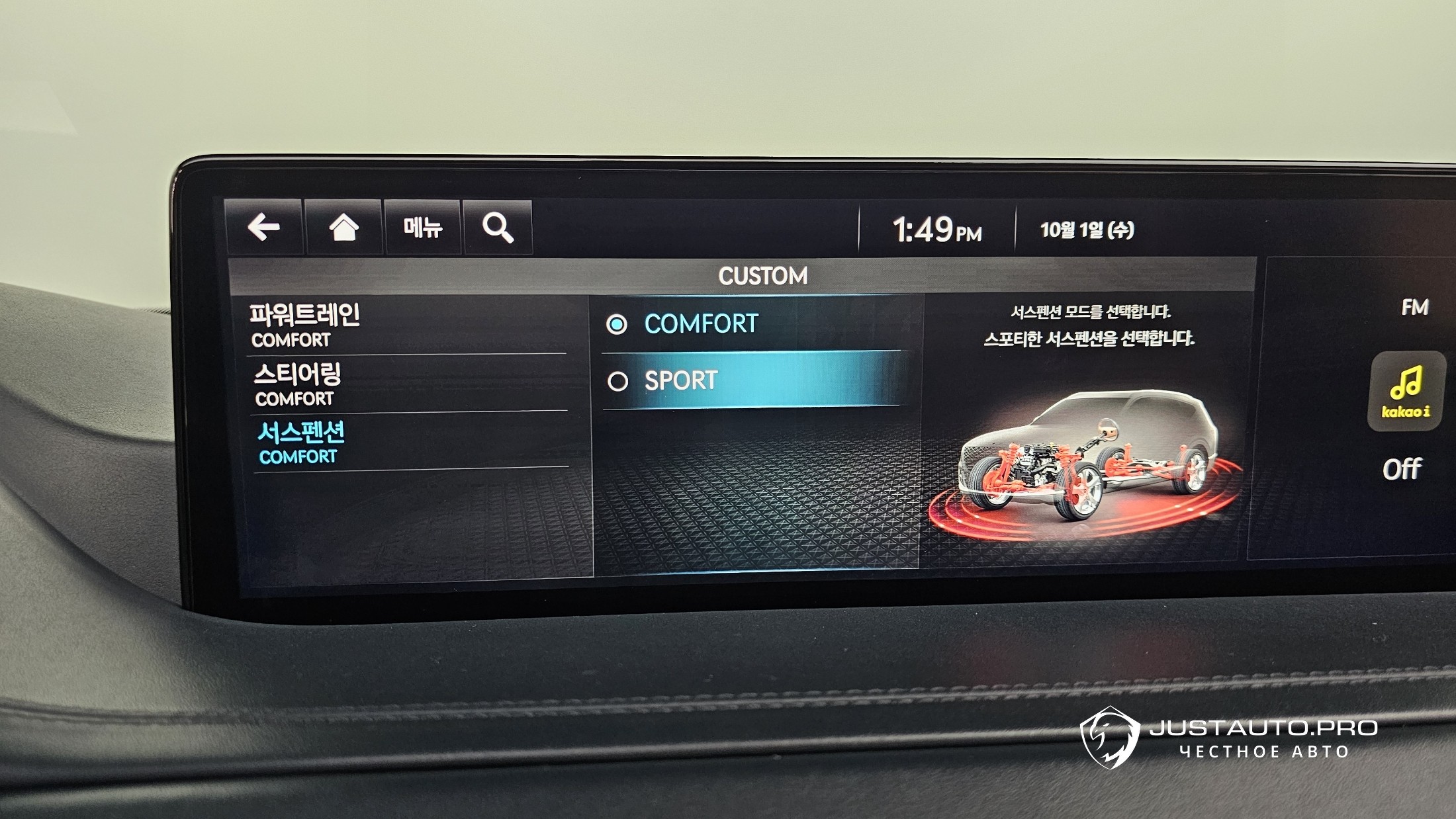Open search with the magnifier icon

pos(498,228)
